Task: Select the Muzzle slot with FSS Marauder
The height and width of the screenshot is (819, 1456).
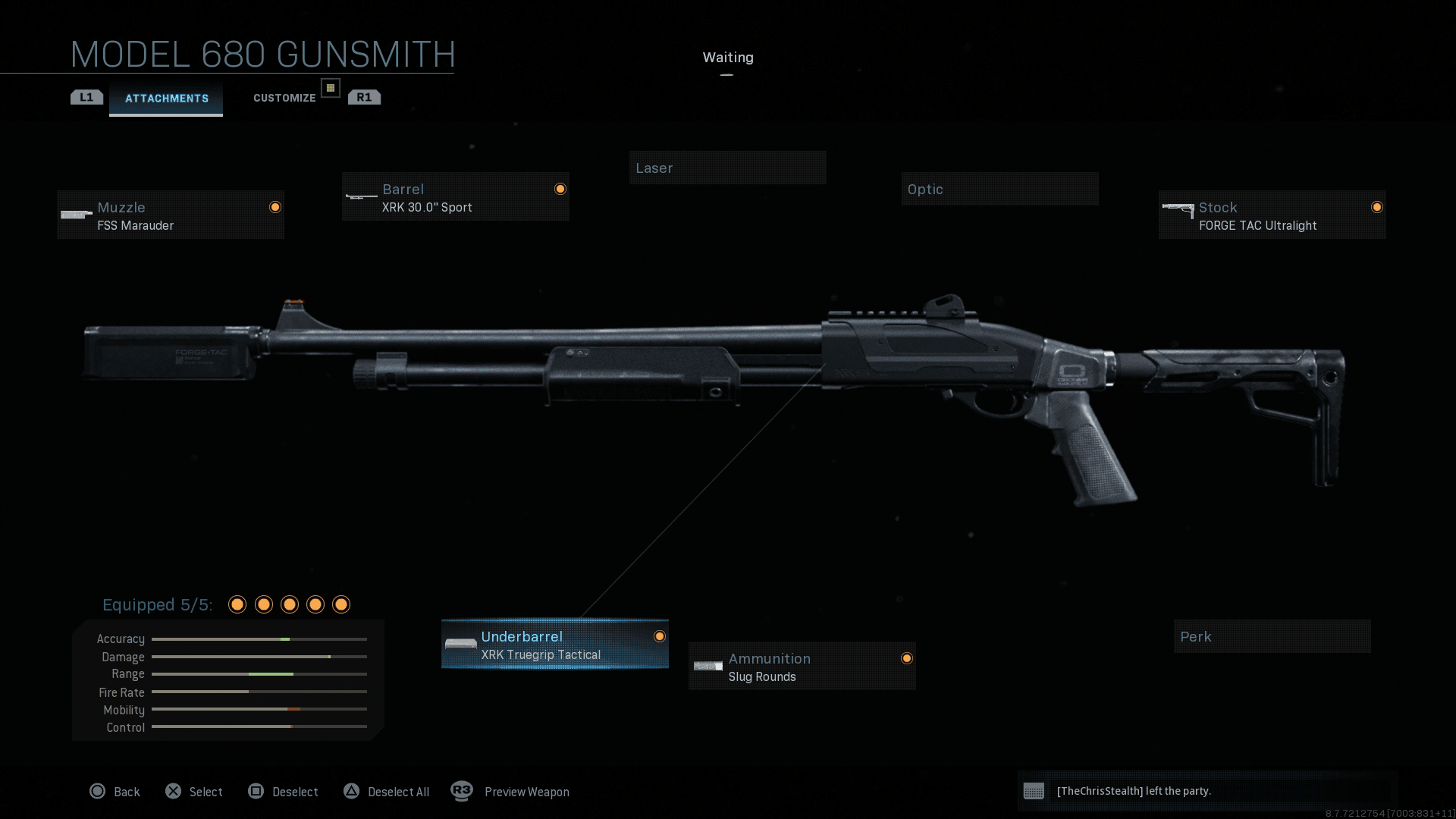Action: [171, 215]
